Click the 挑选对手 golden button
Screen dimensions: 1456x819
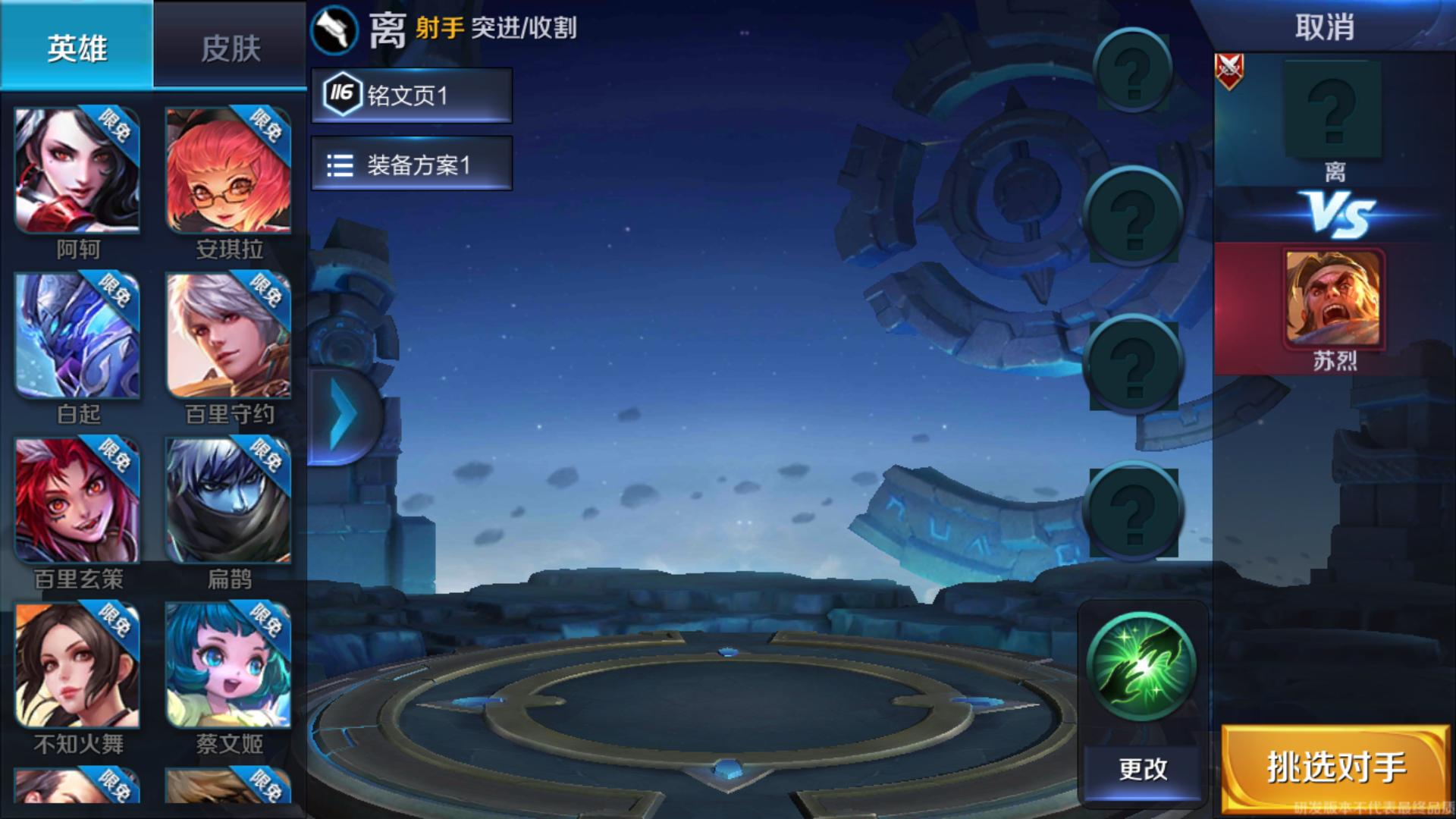pos(1335,766)
